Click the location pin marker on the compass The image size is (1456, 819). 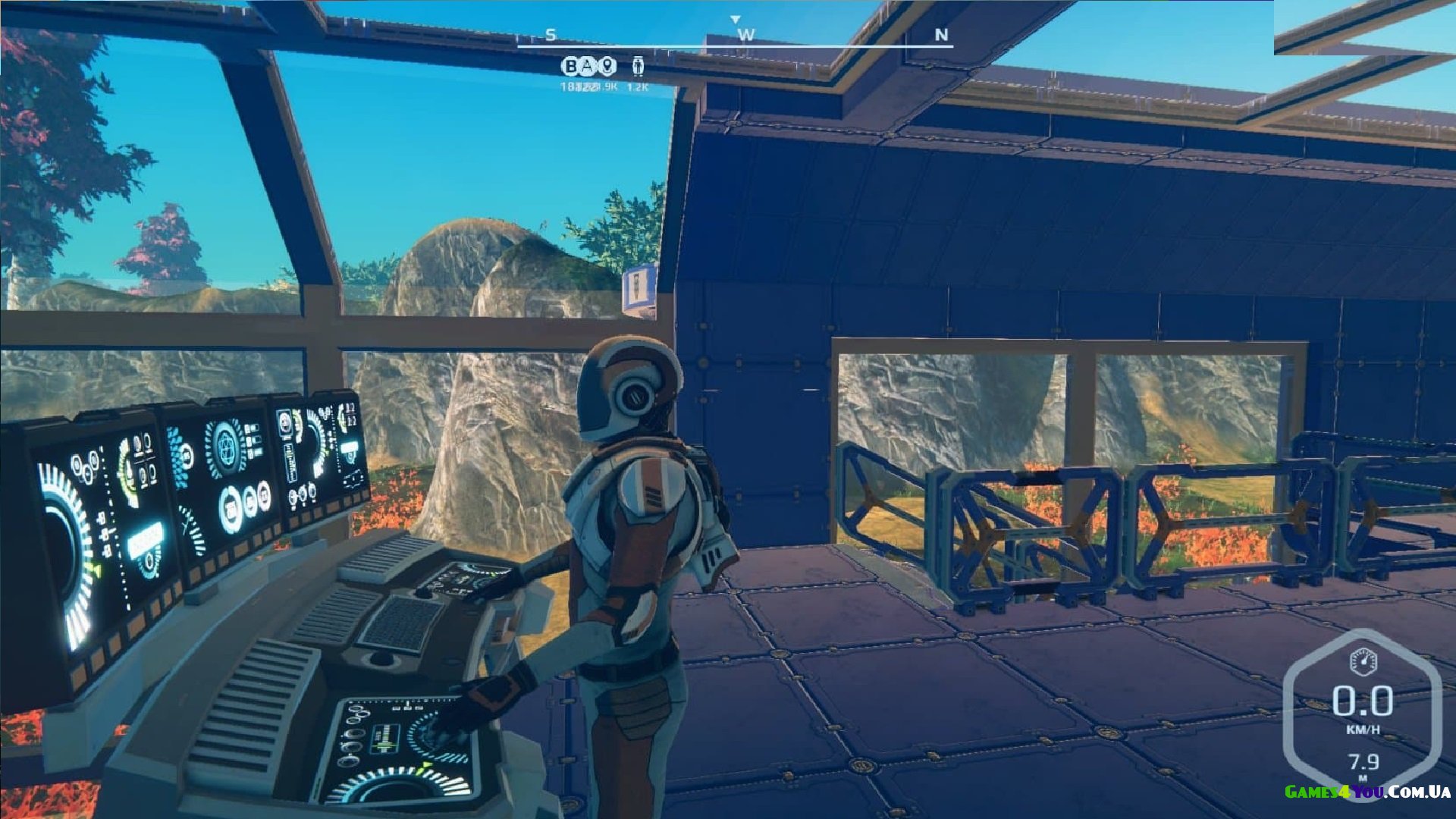(607, 67)
